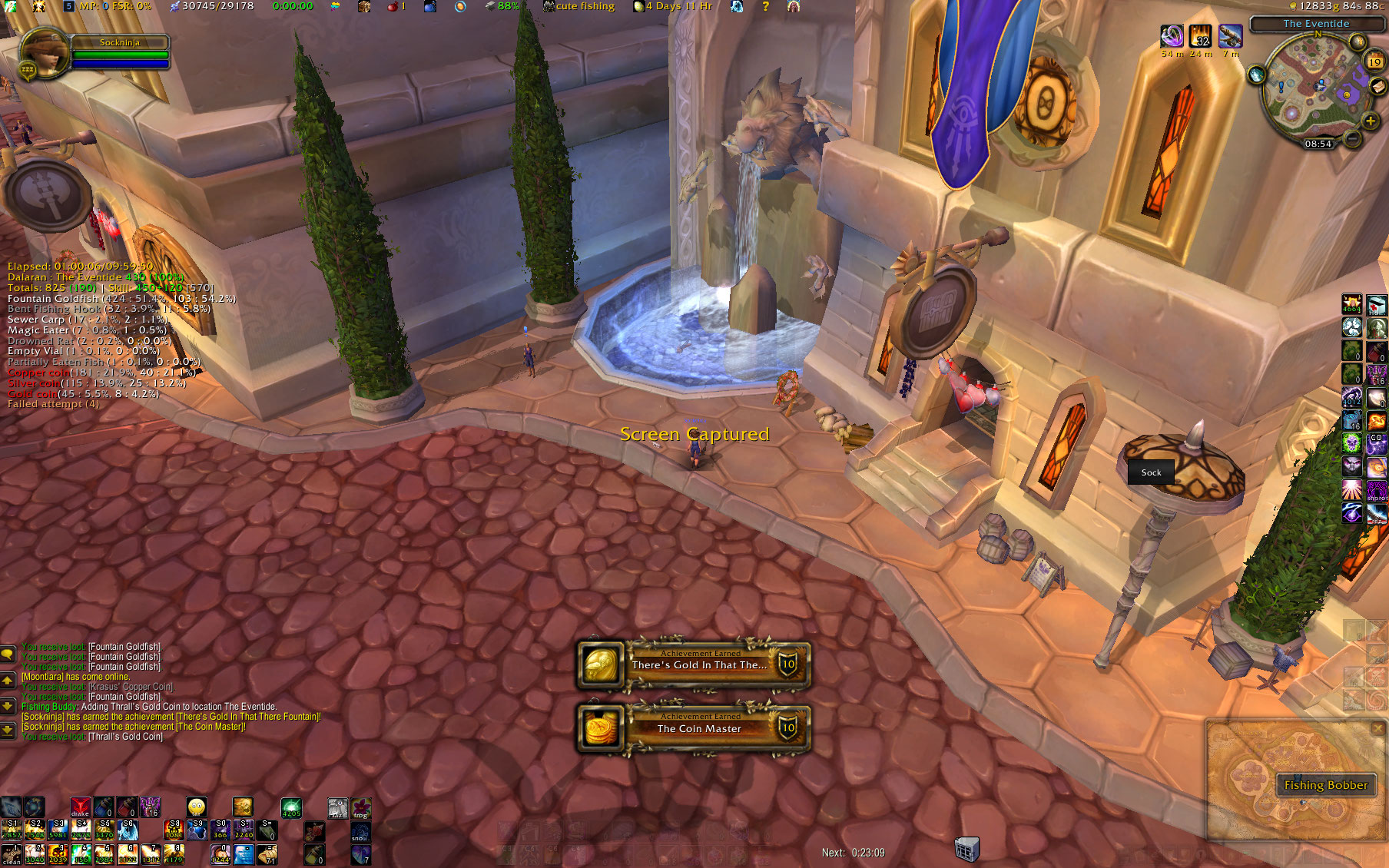Click the cute fishing label in top bar
1389x868 pixels.
[x=584, y=6]
